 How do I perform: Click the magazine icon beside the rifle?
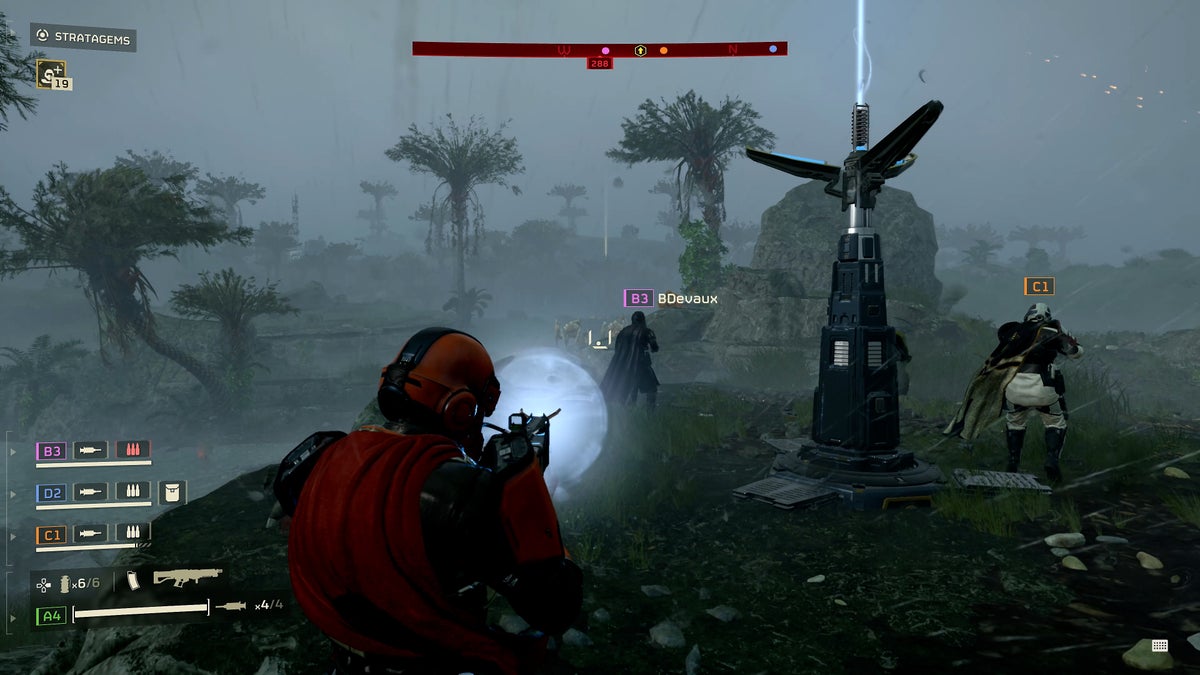132,581
